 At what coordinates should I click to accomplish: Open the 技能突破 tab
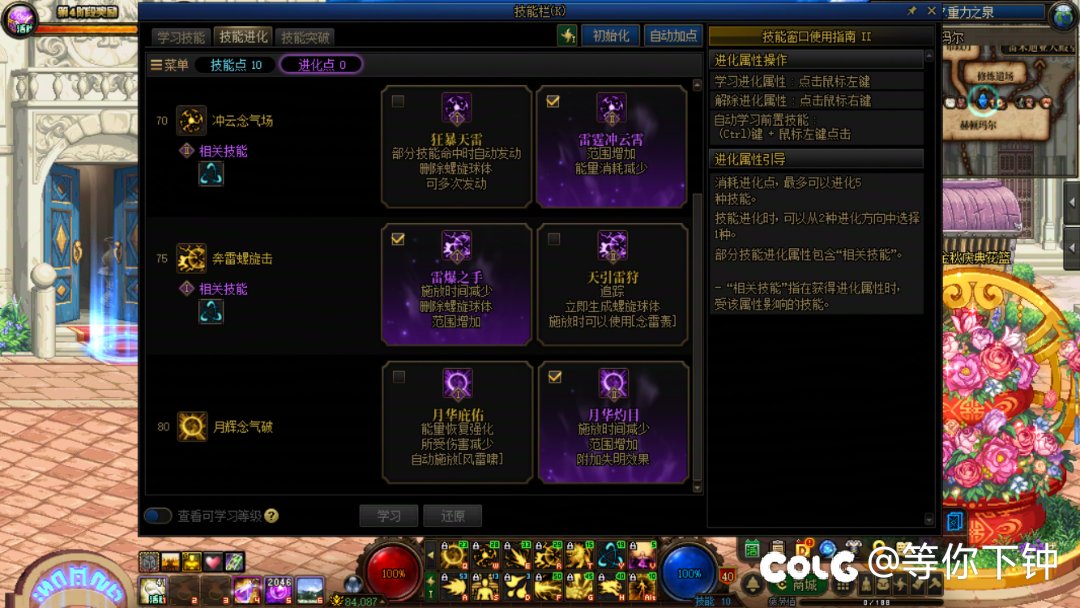[x=305, y=37]
